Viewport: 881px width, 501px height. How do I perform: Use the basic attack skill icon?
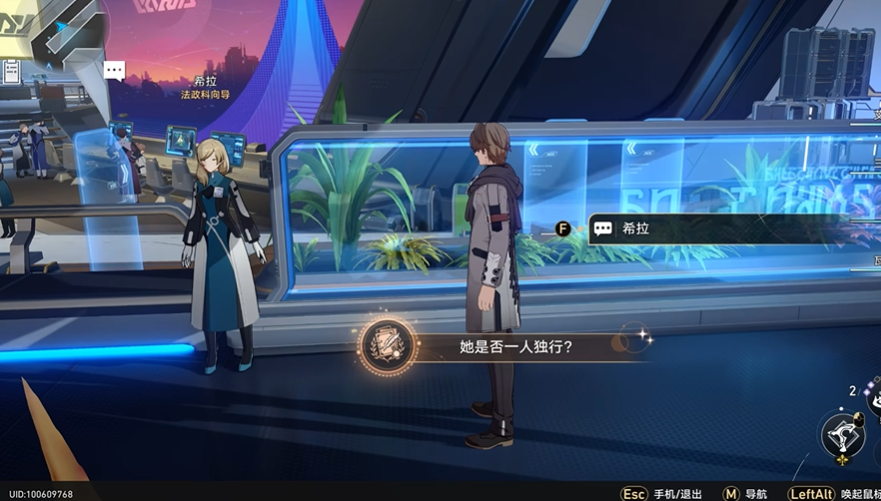[x=843, y=435]
